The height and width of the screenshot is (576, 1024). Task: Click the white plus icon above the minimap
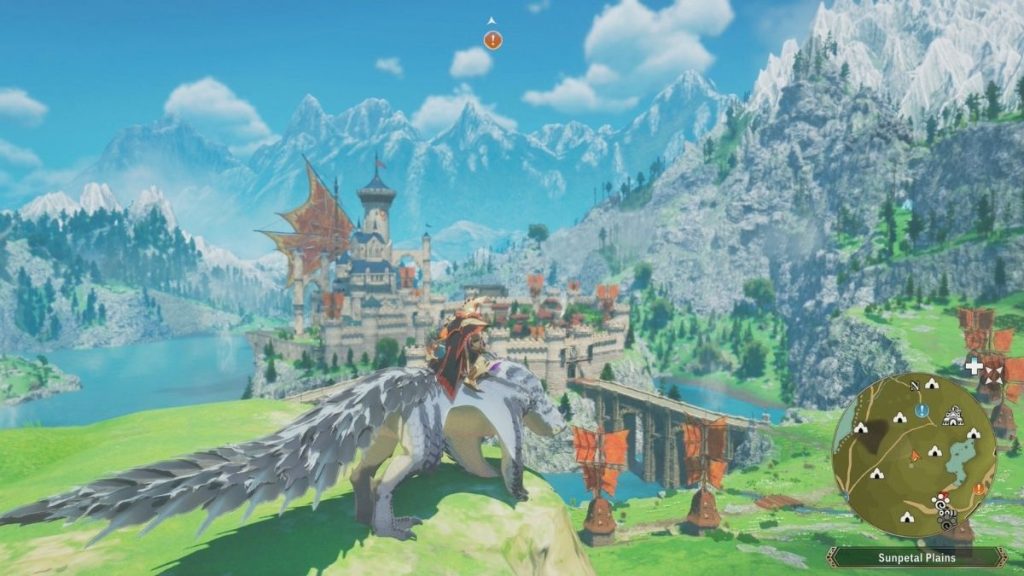pos(973,367)
